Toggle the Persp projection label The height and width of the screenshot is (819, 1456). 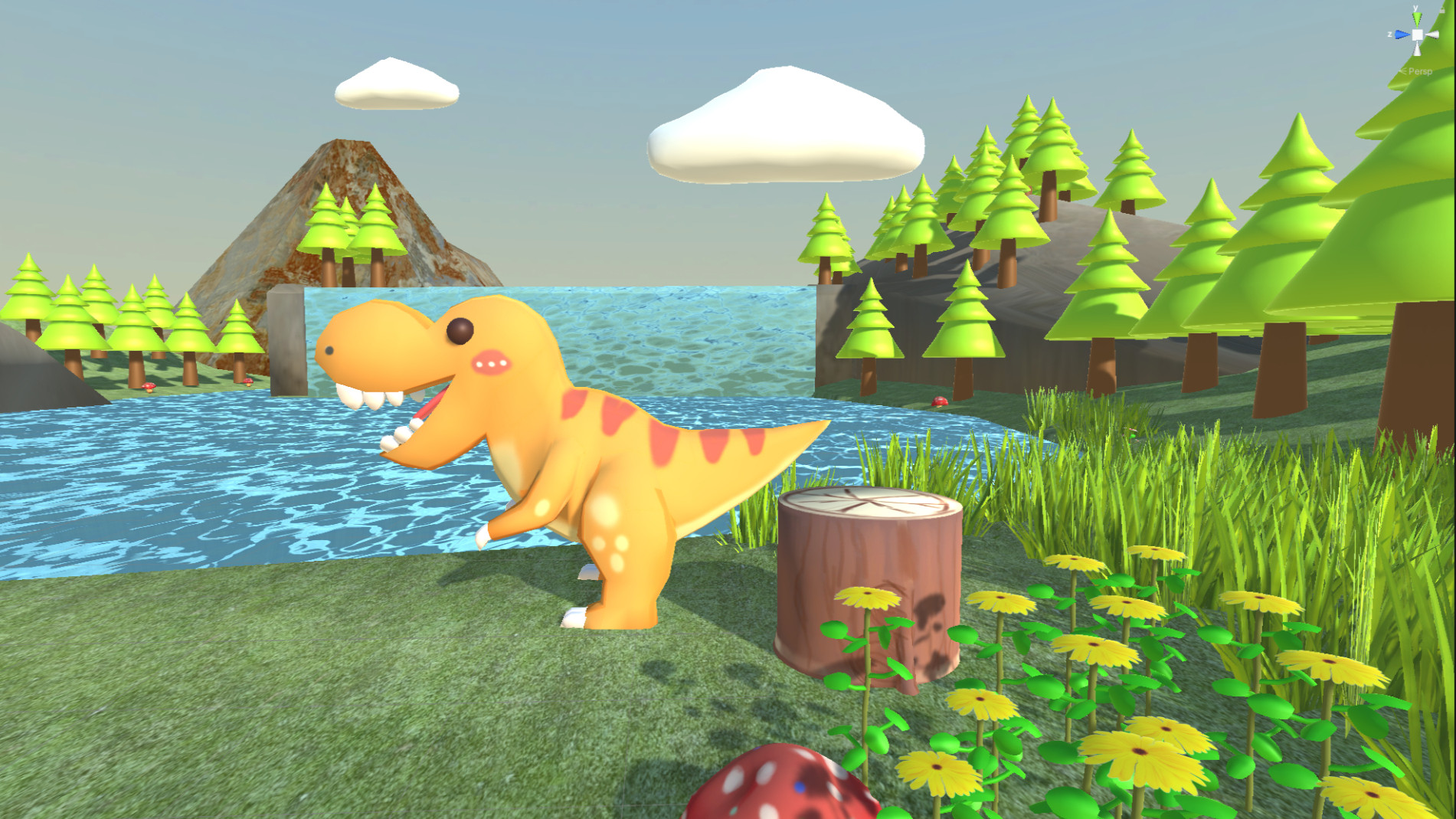click(x=1418, y=71)
